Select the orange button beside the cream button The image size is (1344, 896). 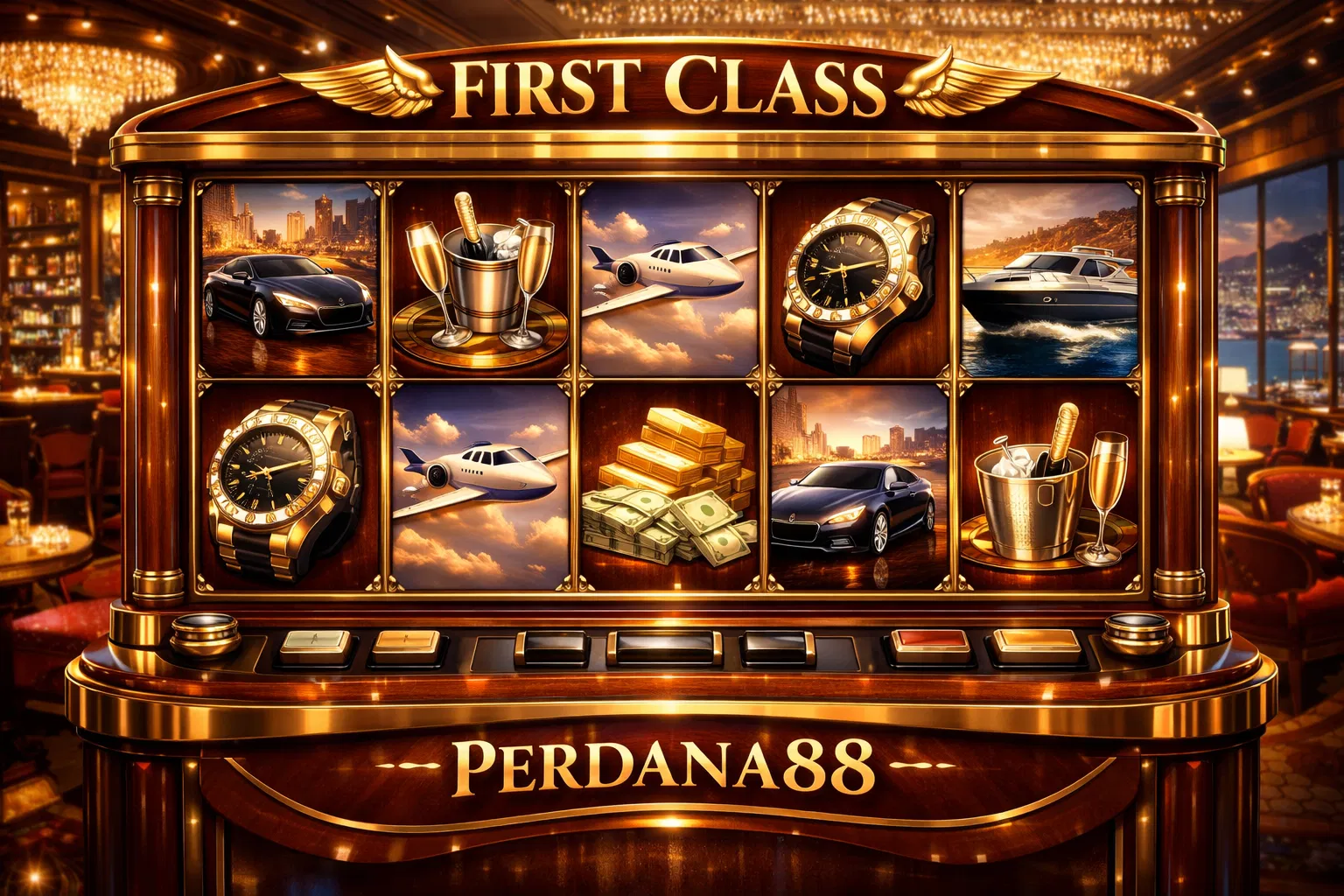click(x=405, y=647)
